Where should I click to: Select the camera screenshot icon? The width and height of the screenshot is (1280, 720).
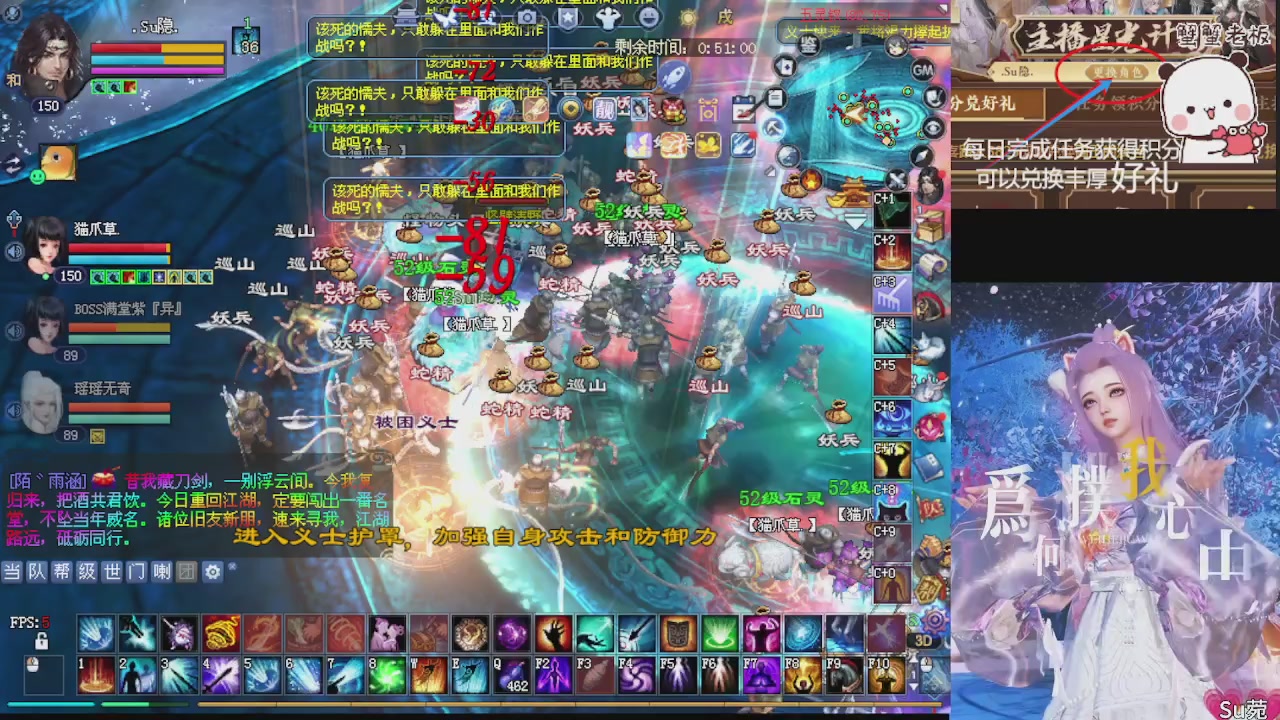tap(525, 18)
